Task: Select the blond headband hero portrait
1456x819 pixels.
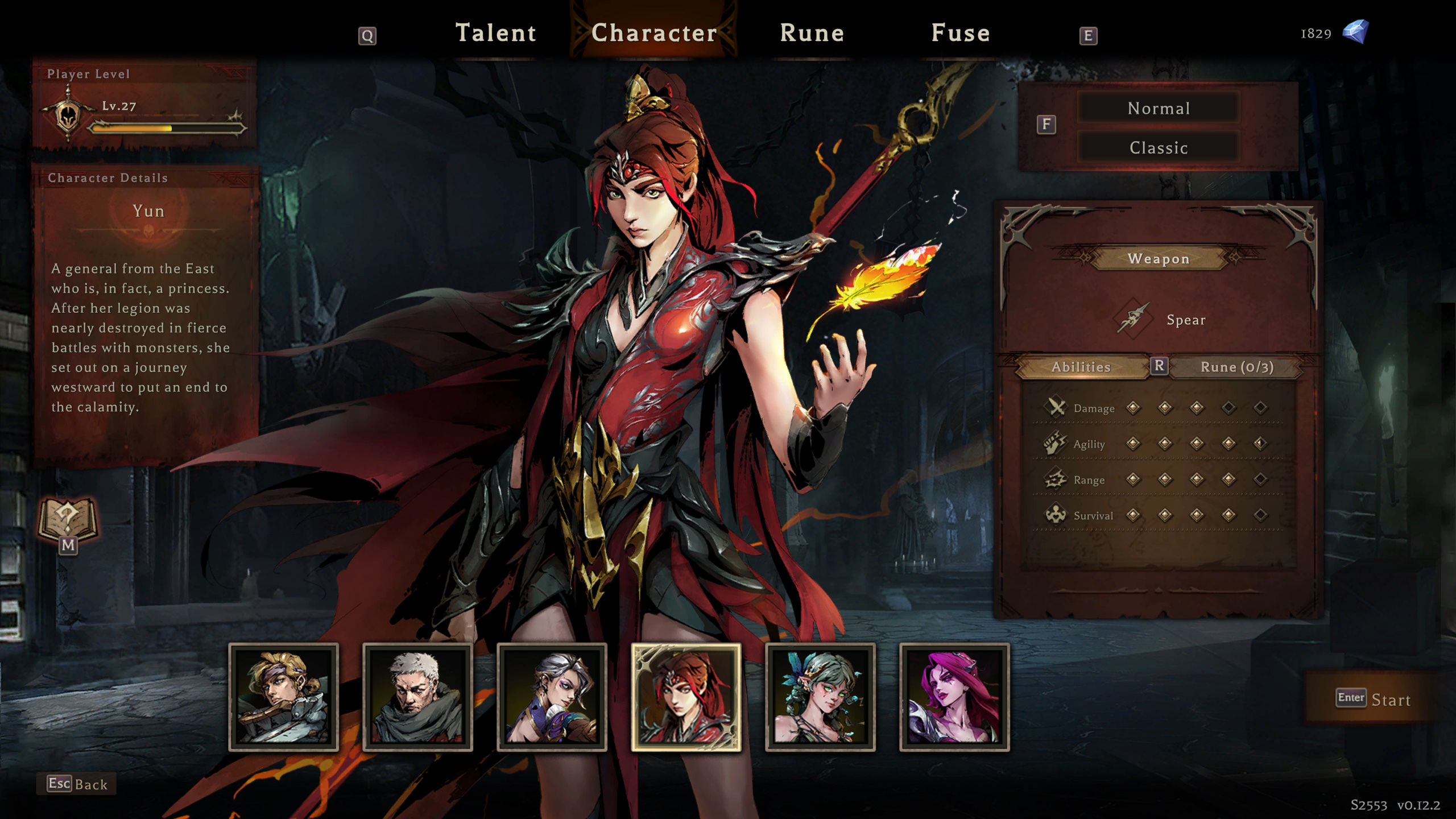Action: point(283,697)
